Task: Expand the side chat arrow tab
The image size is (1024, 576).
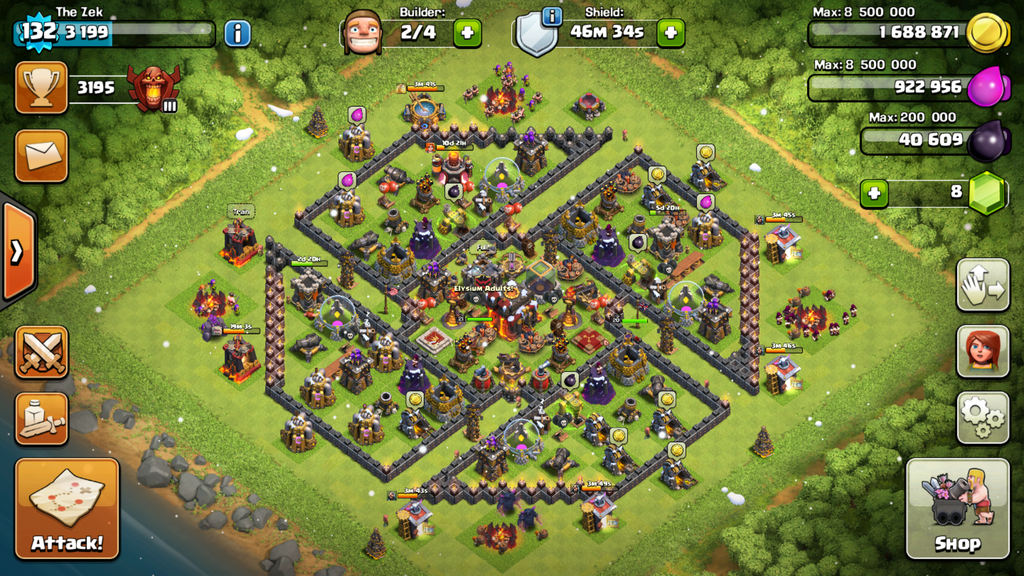Action: 17,251
